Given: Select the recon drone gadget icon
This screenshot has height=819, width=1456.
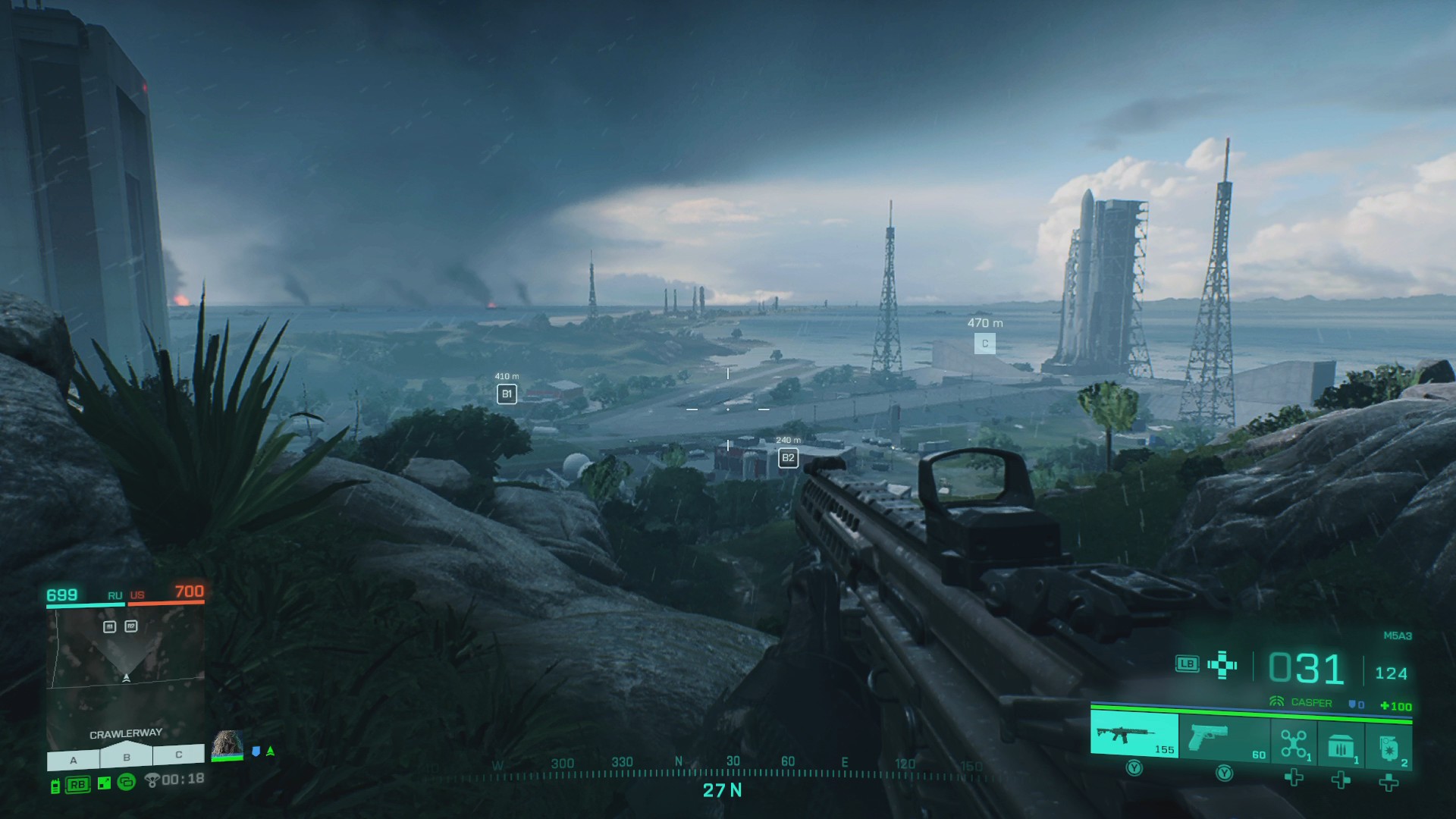Looking at the screenshot, I should [x=1294, y=743].
